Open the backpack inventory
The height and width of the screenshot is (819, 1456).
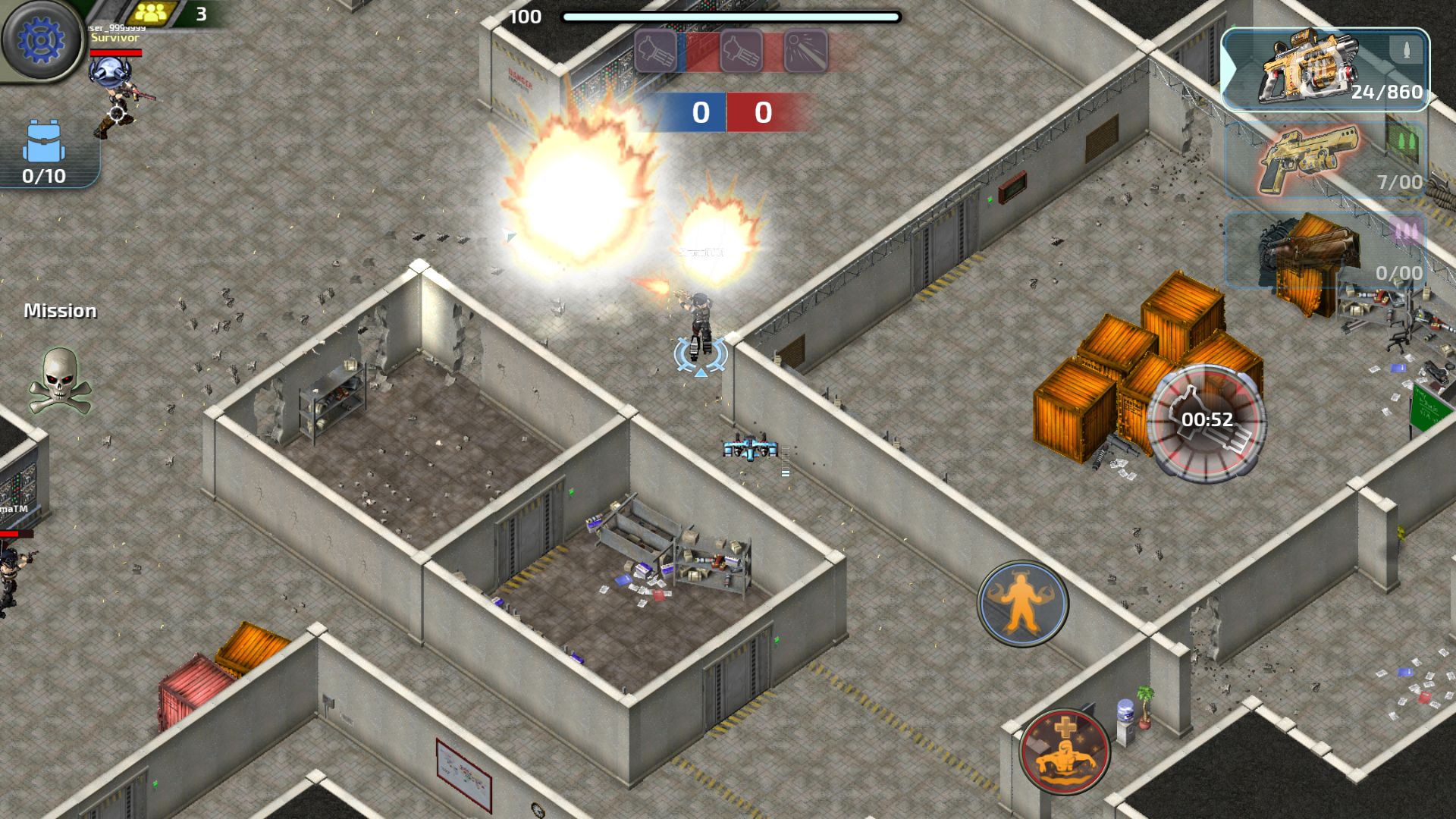[x=44, y=152]
